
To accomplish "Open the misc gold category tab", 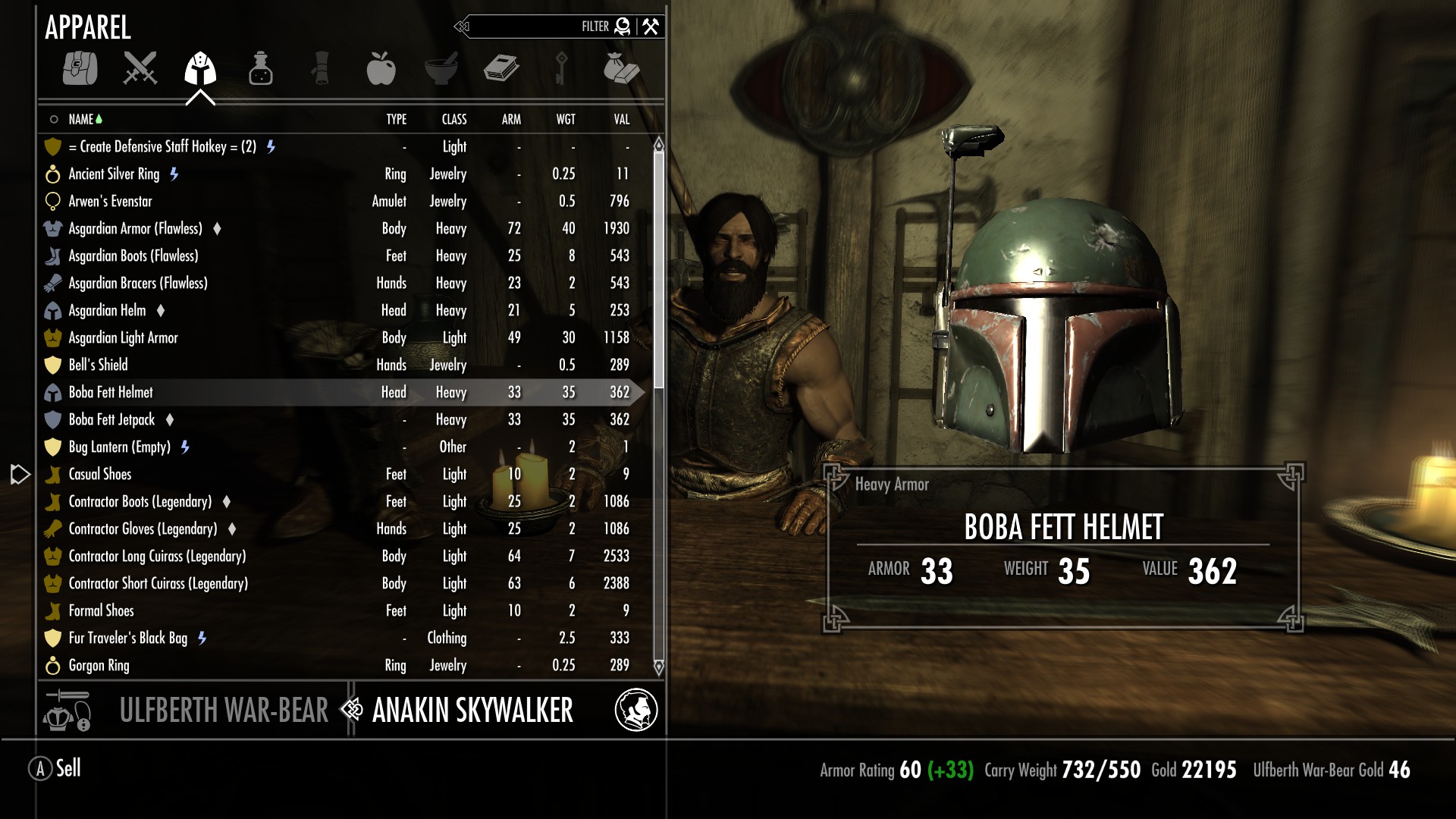I will 621,68.
